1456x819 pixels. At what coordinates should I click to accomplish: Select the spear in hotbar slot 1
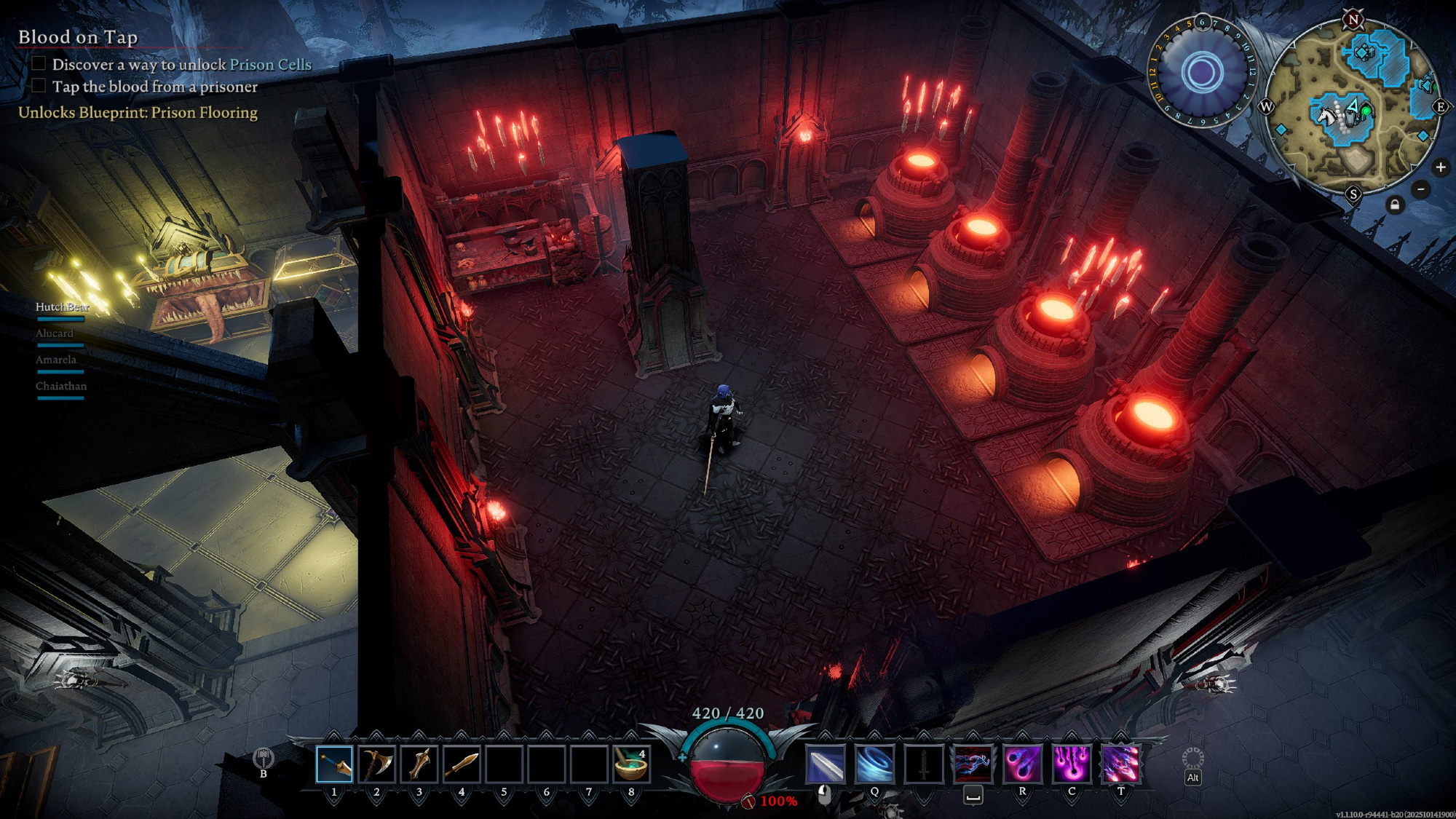pos(334,764)
